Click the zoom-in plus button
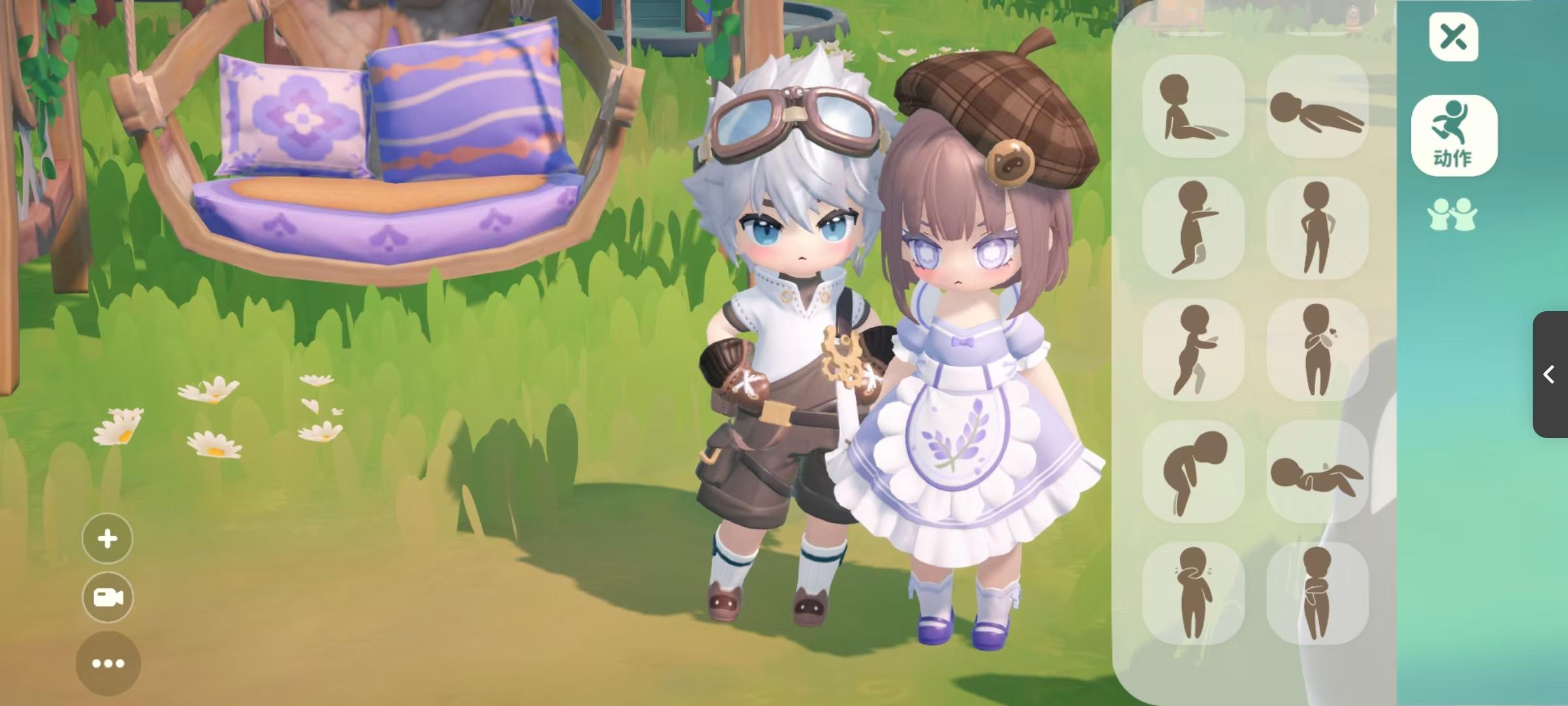 108,539
